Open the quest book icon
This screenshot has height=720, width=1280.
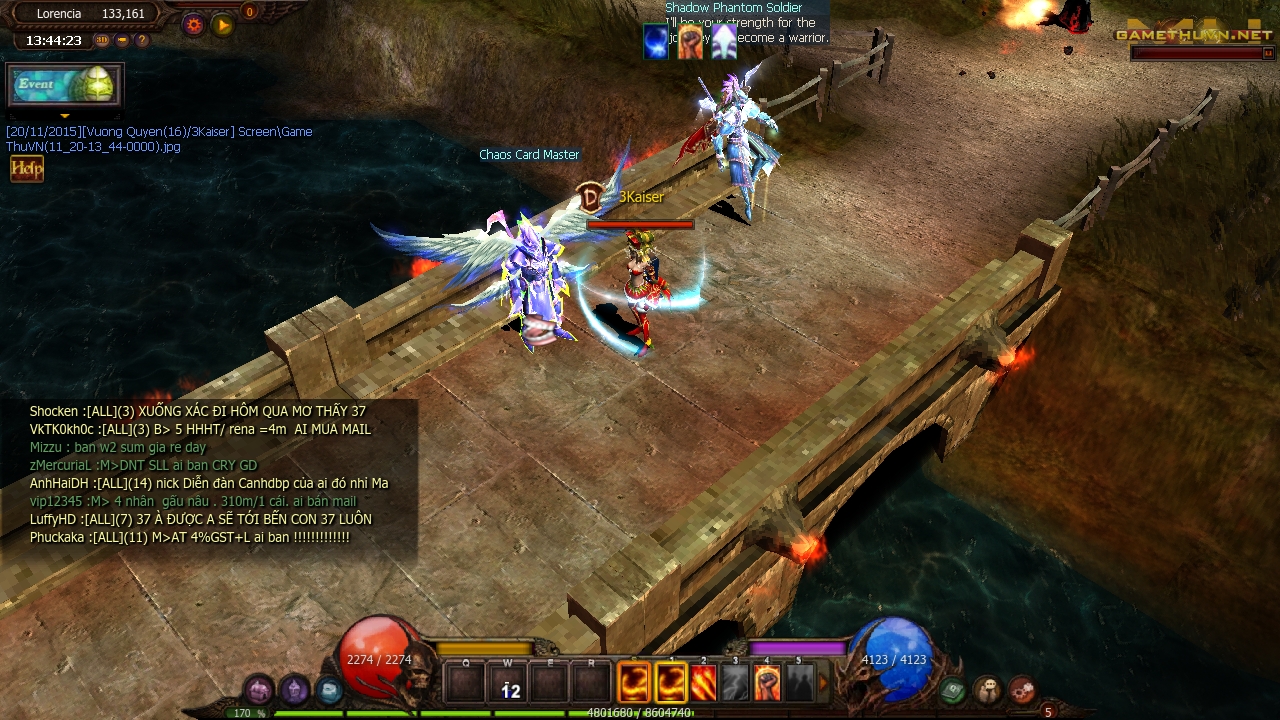pos(951,690)
